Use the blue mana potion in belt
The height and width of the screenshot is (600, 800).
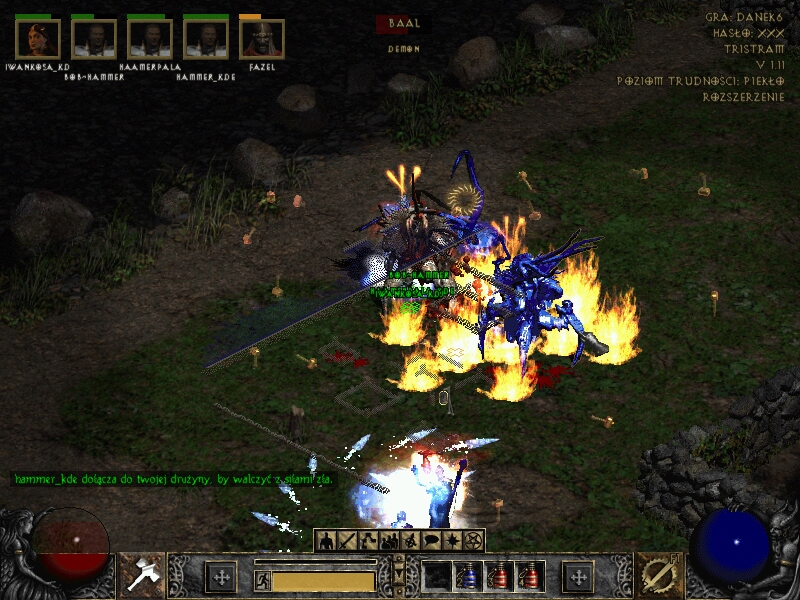point(467,577)
